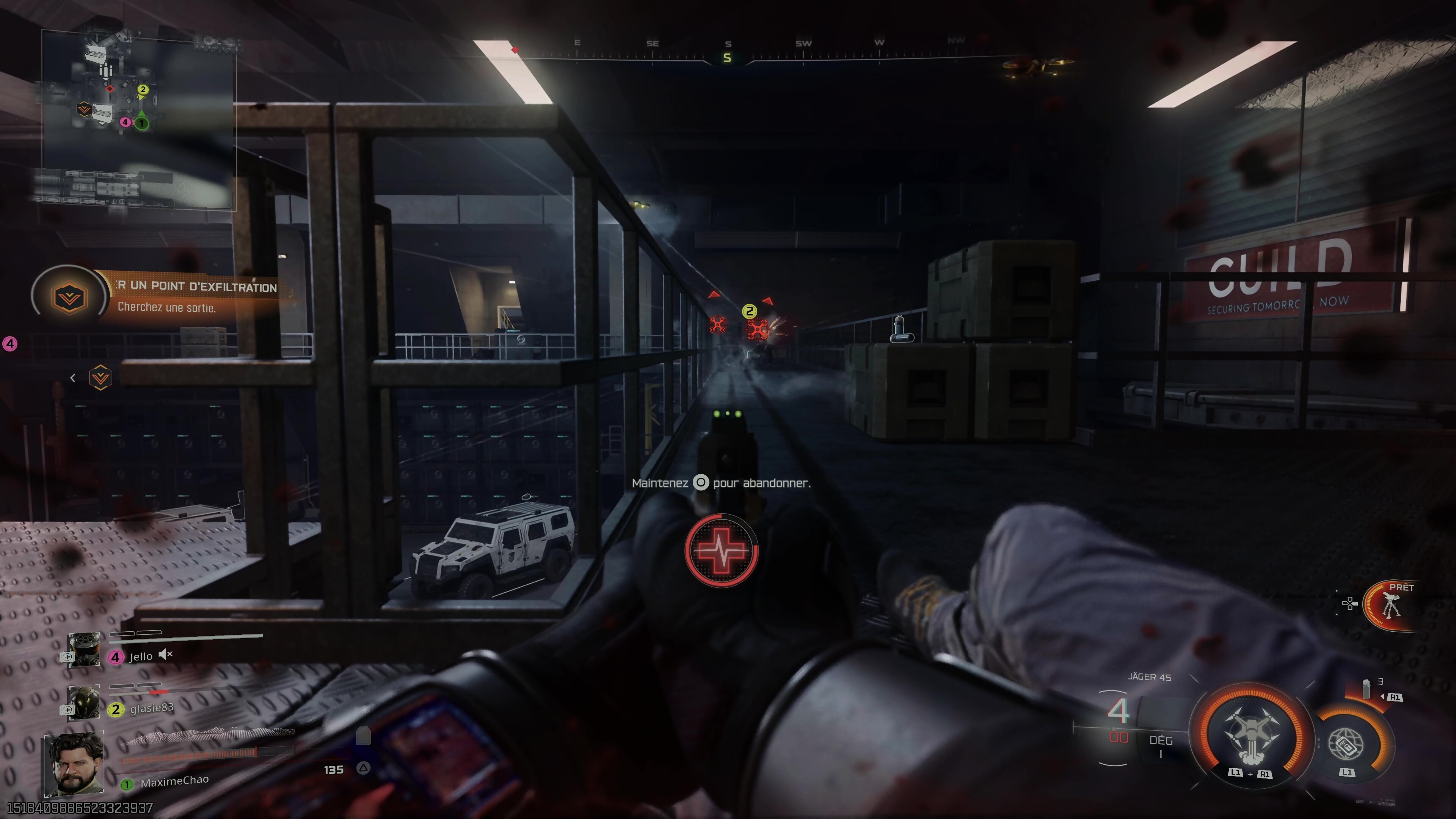The width and height of the screenshot is (1456, 819).
Task: Click Jello's squad portrait
Action: 84,650
